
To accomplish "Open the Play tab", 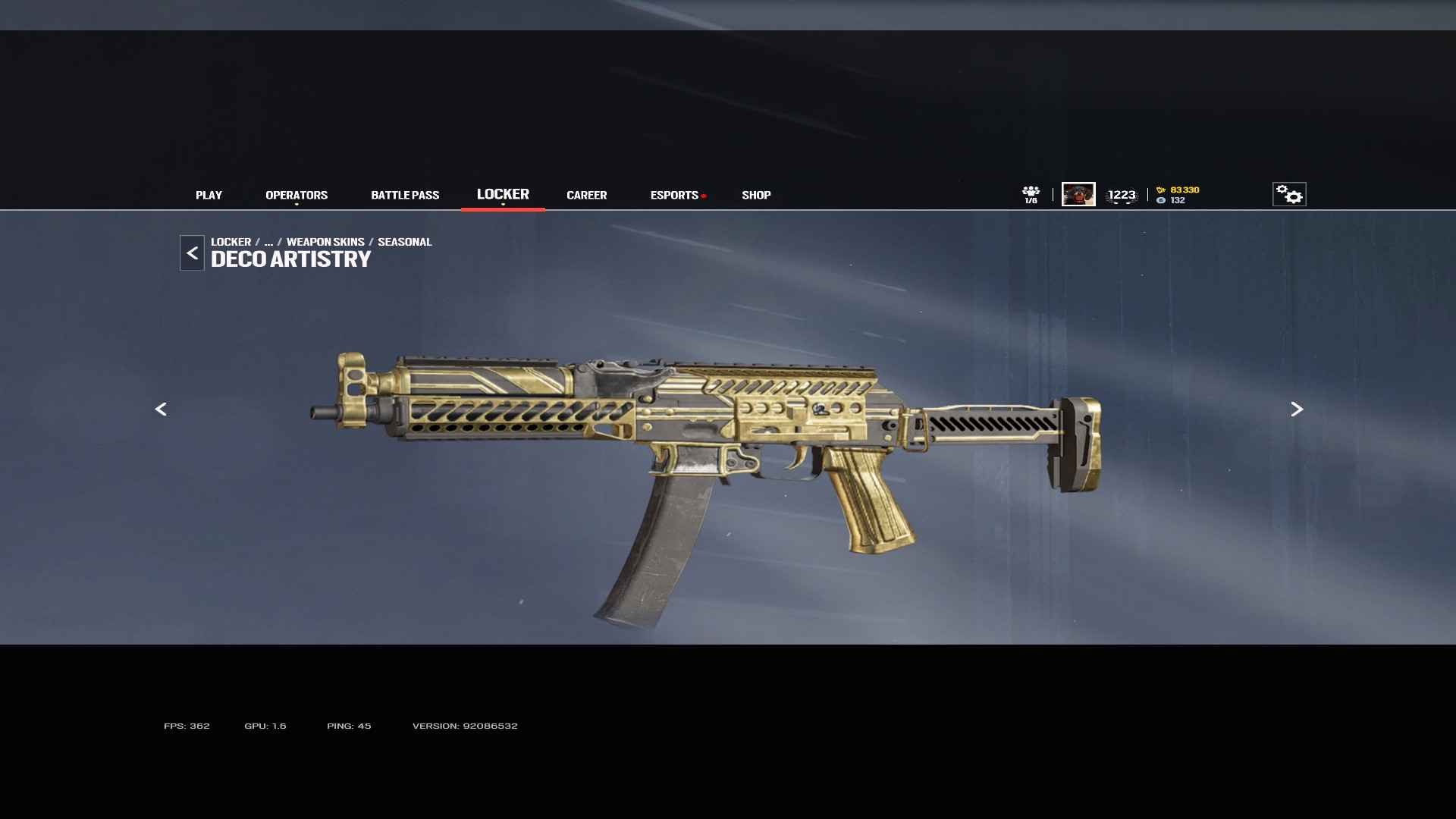I will (x=209, y=195).
